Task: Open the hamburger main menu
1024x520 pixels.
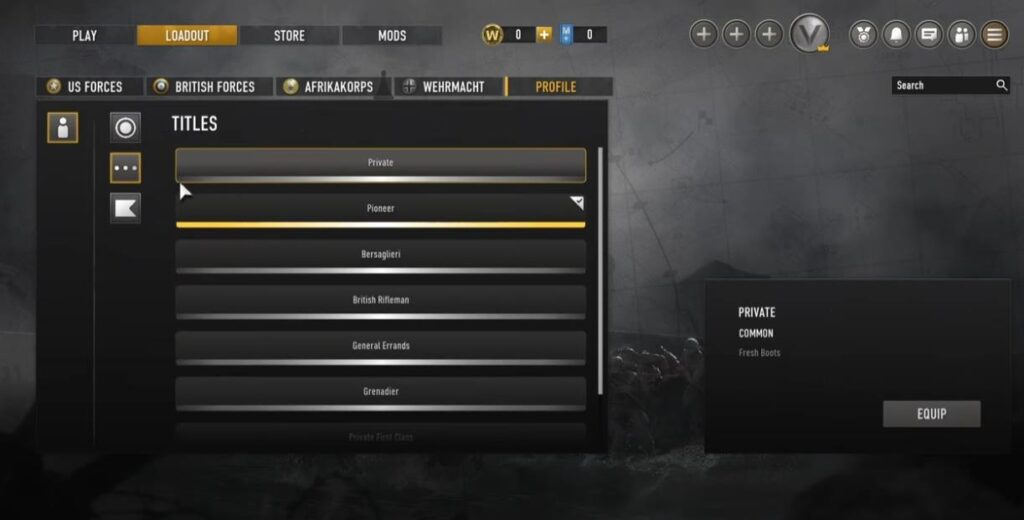Action: coord(994,35)
